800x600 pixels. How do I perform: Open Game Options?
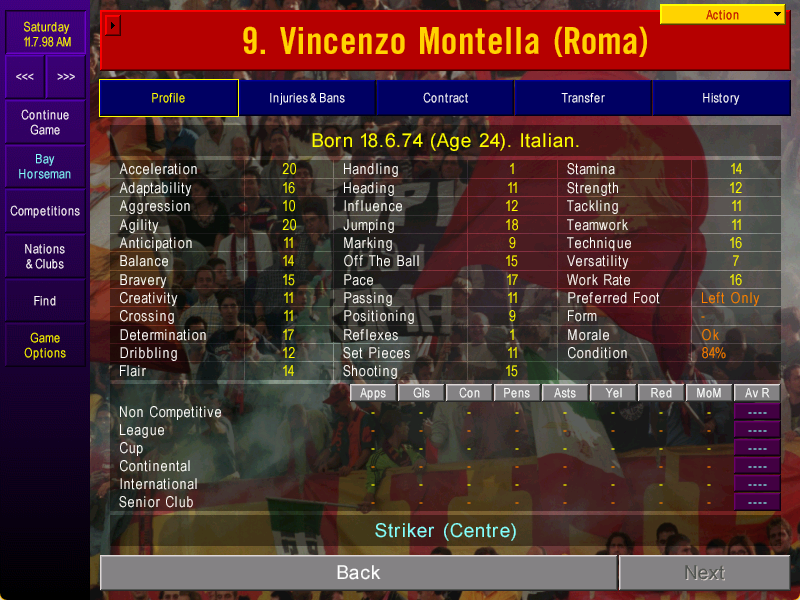(x=45, y=346)
